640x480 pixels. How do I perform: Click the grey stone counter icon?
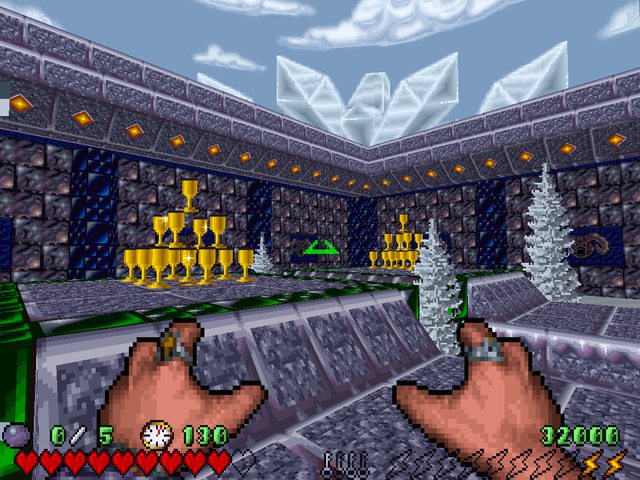(x=18, y=435)
